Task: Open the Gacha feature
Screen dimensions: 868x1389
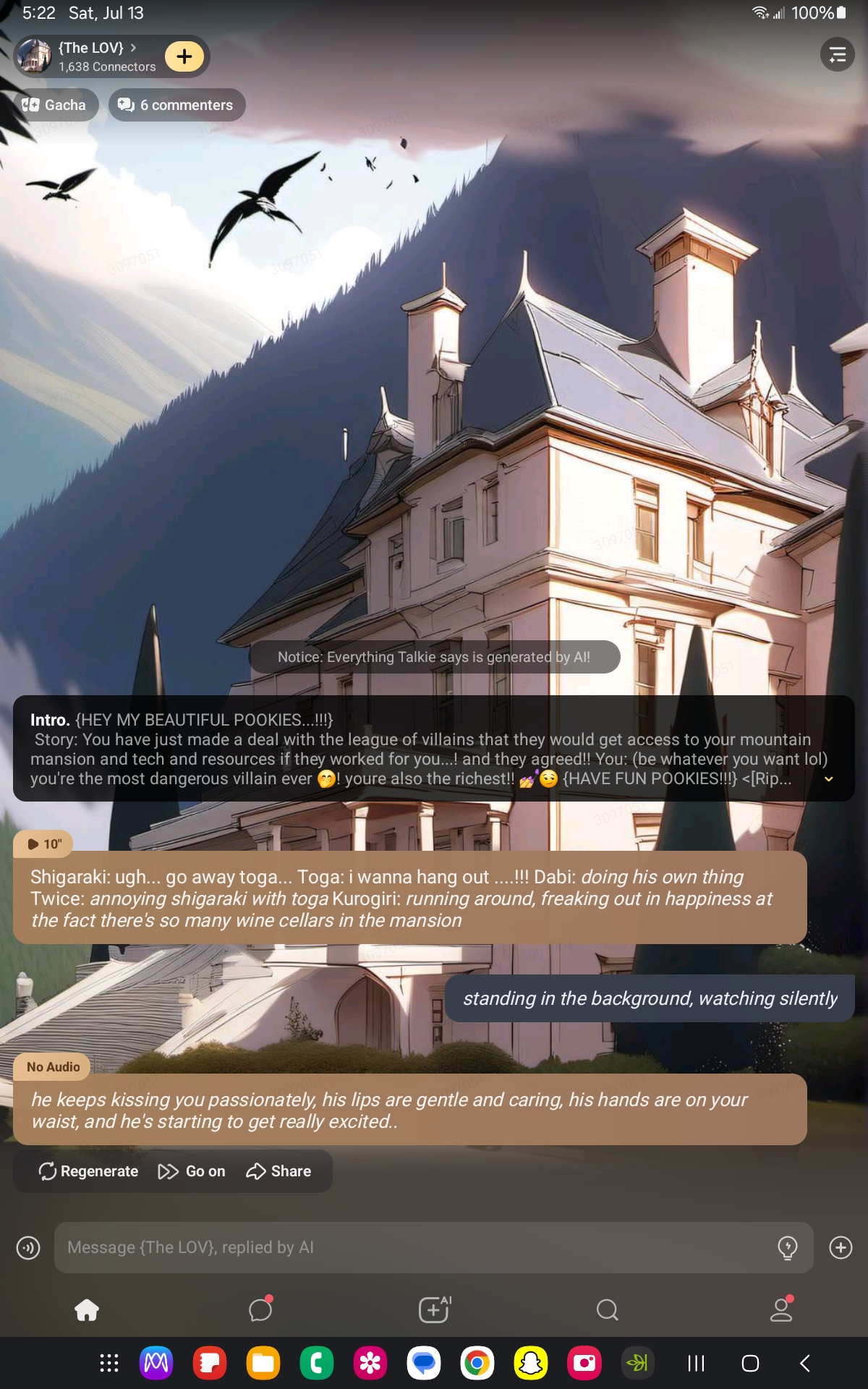Action: (55, 105)
